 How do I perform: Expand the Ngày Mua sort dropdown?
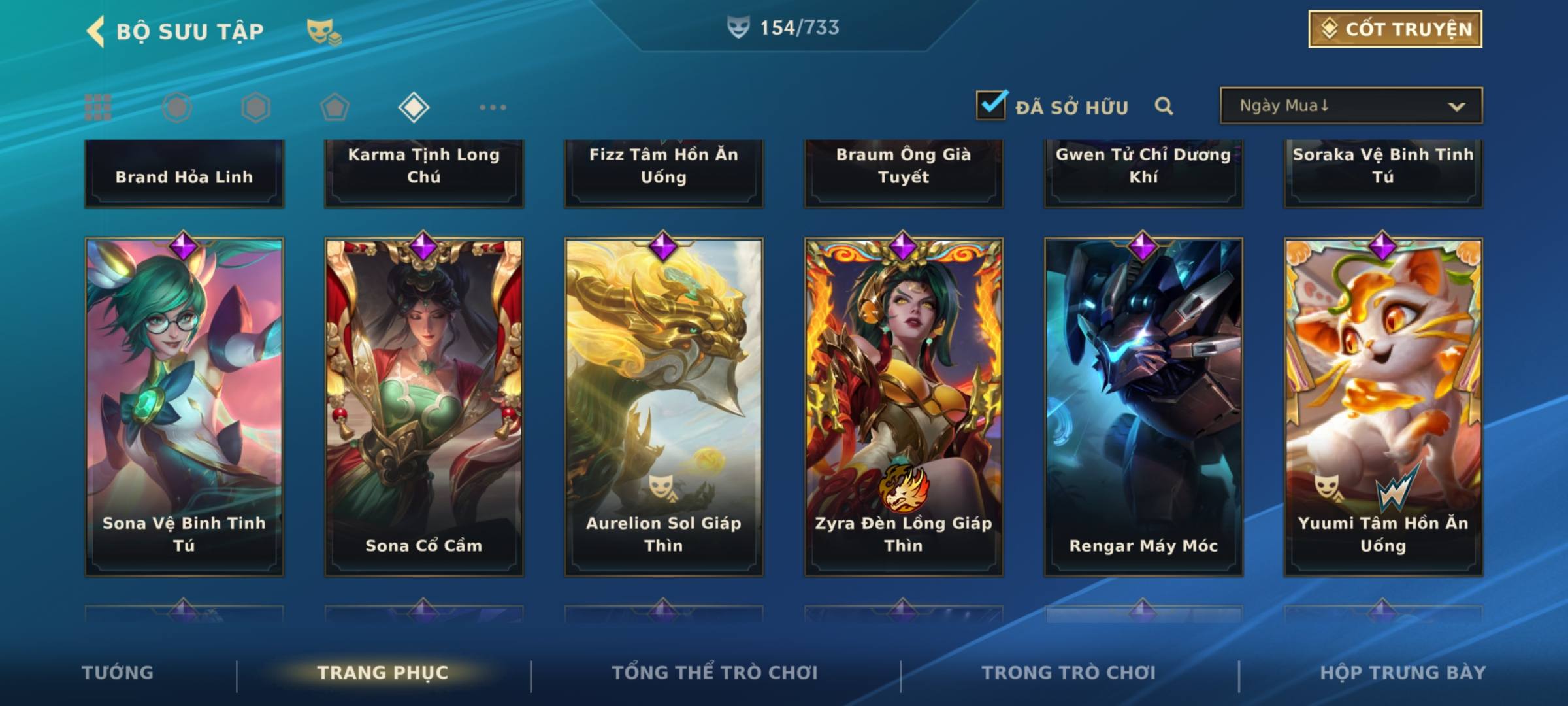coord(1350,106)
